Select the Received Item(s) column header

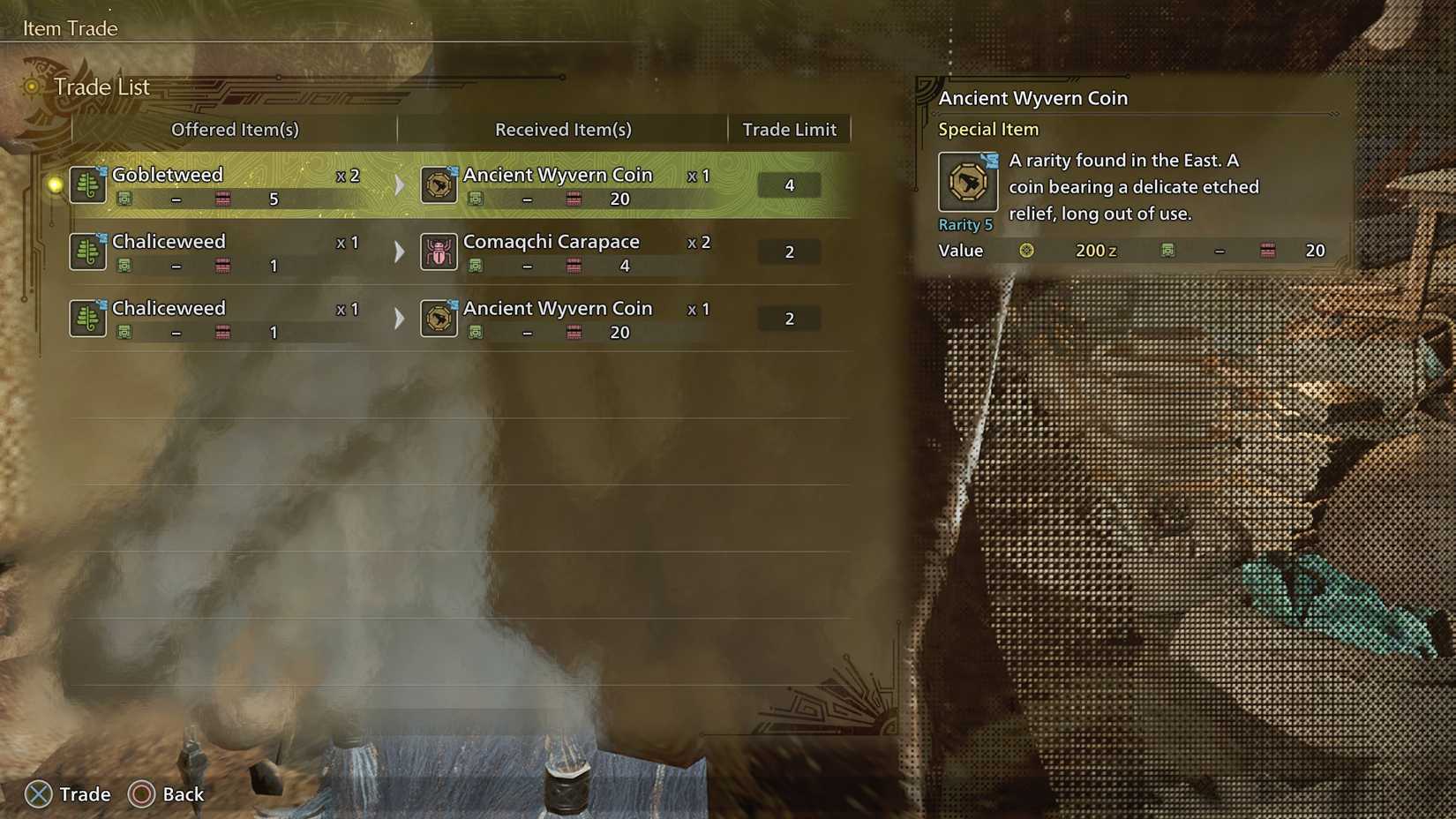tap(562, 130)
